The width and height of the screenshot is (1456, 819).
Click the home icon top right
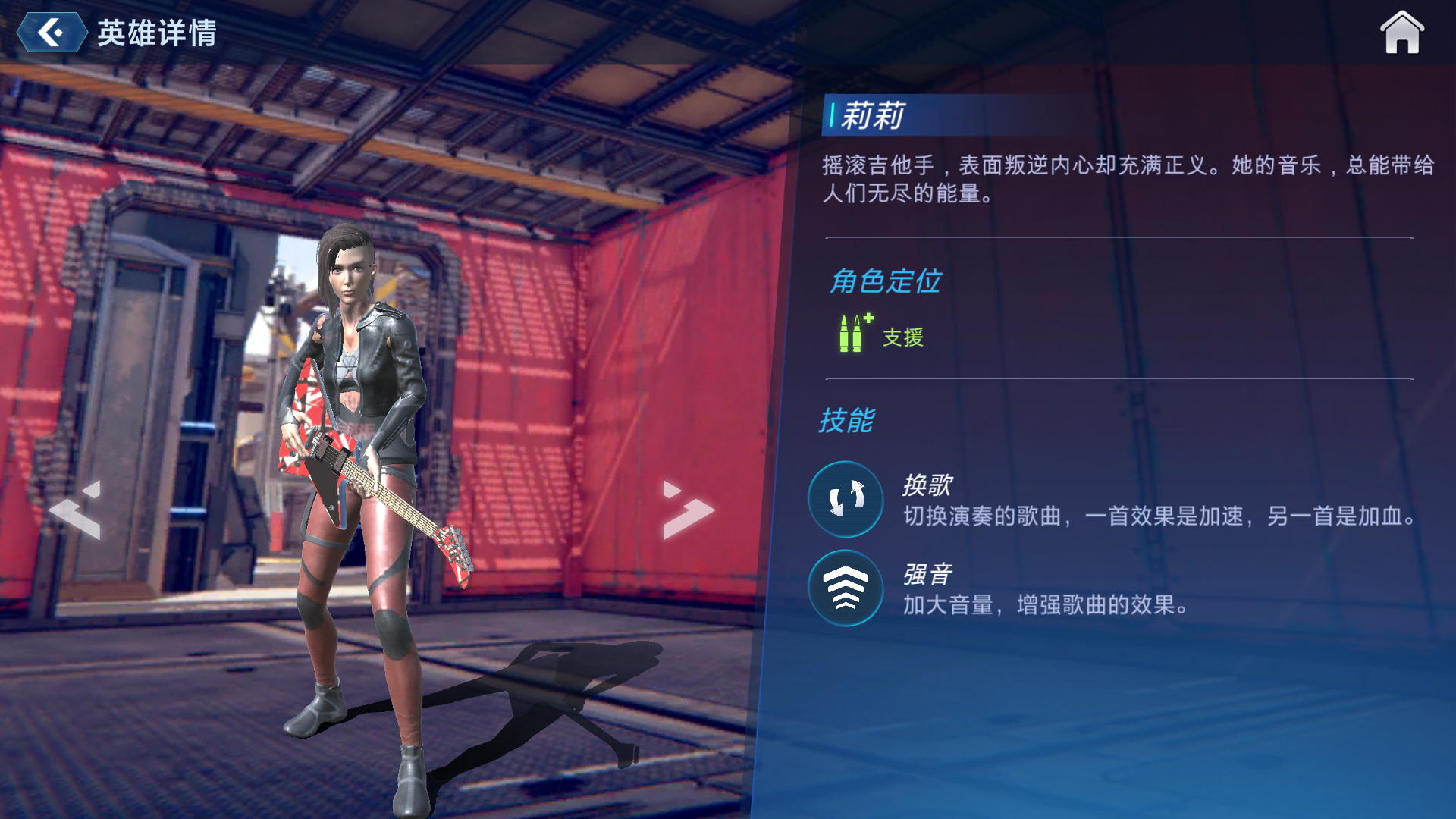1402,33
